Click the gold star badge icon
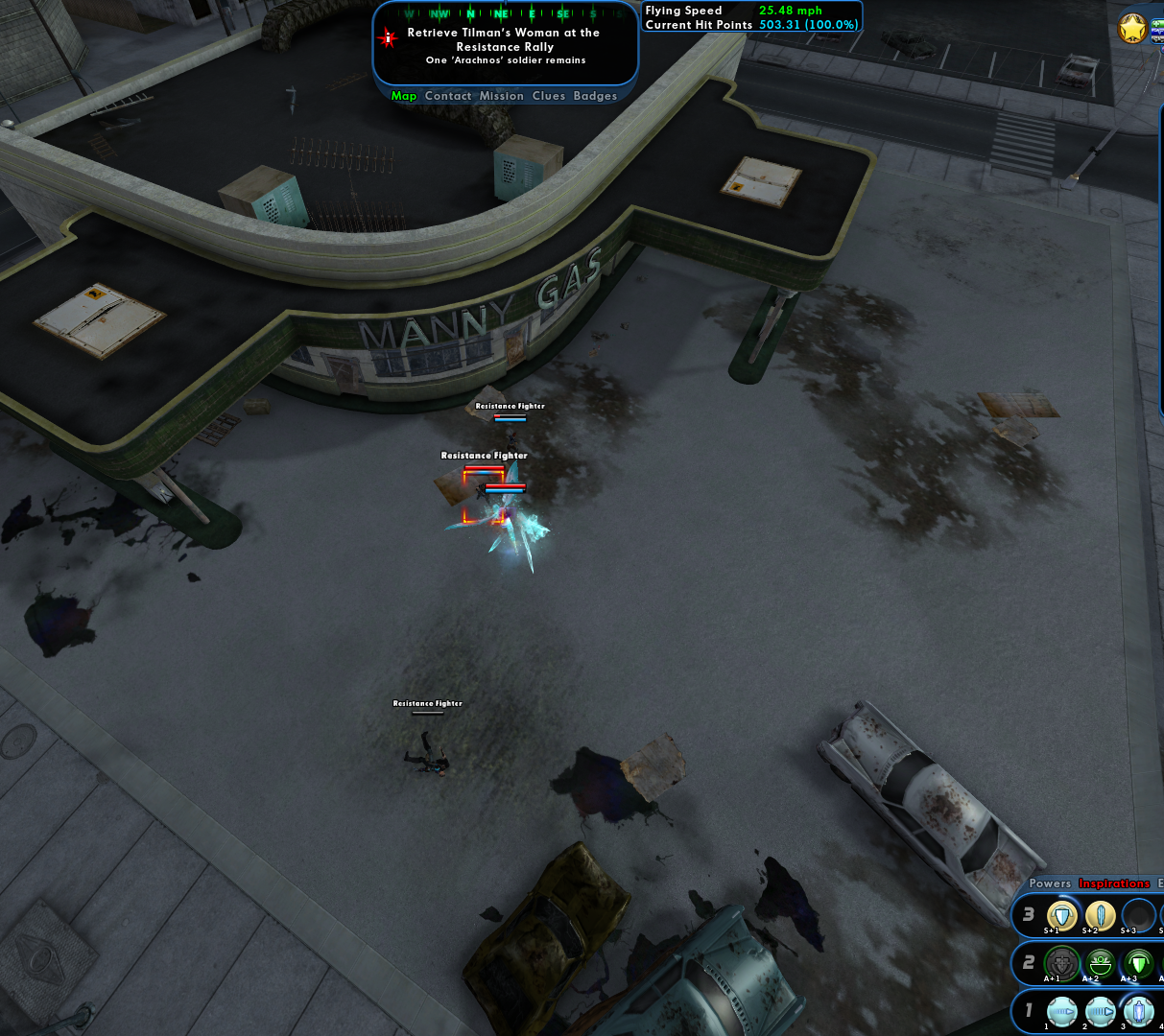 tap(1132, 29)
